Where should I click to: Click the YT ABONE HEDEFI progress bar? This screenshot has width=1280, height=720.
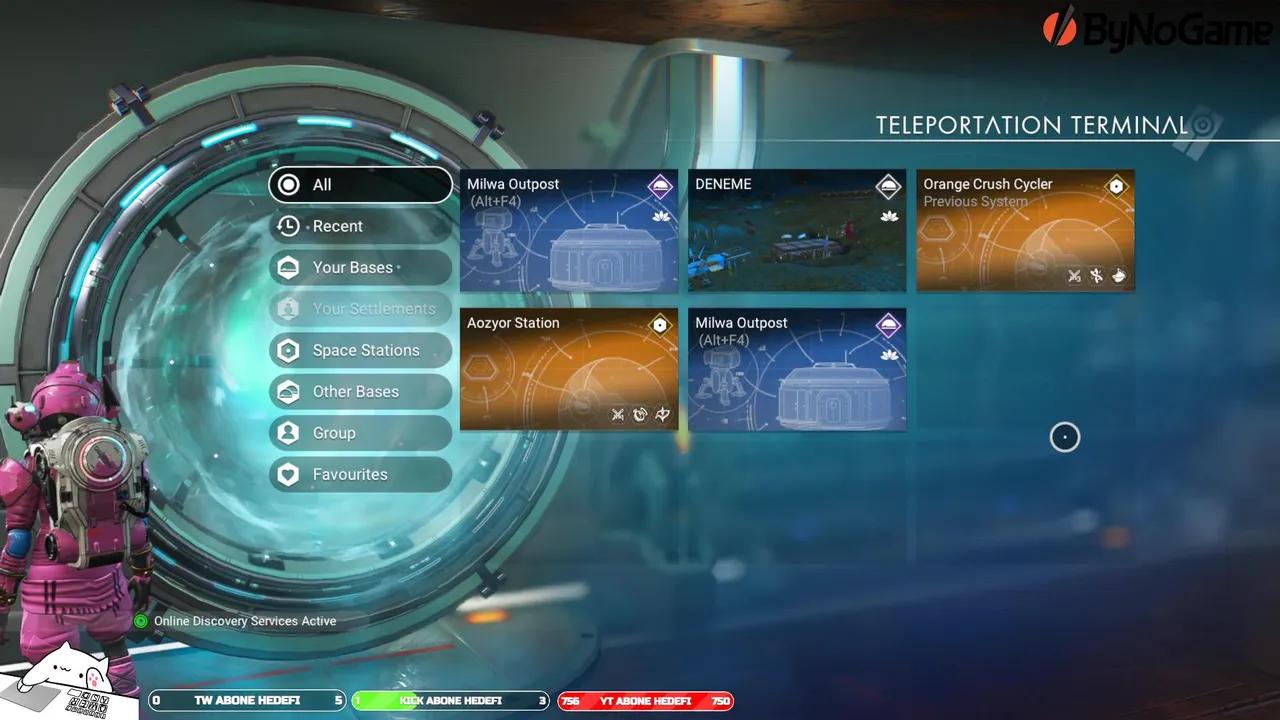click(x=645, y=701)
